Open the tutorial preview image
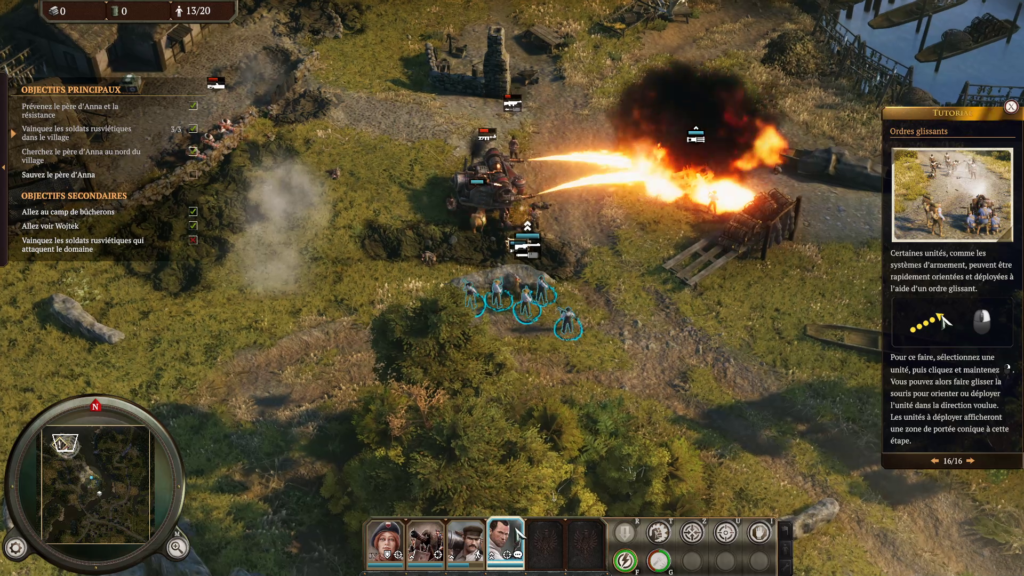 coord(952,195)
